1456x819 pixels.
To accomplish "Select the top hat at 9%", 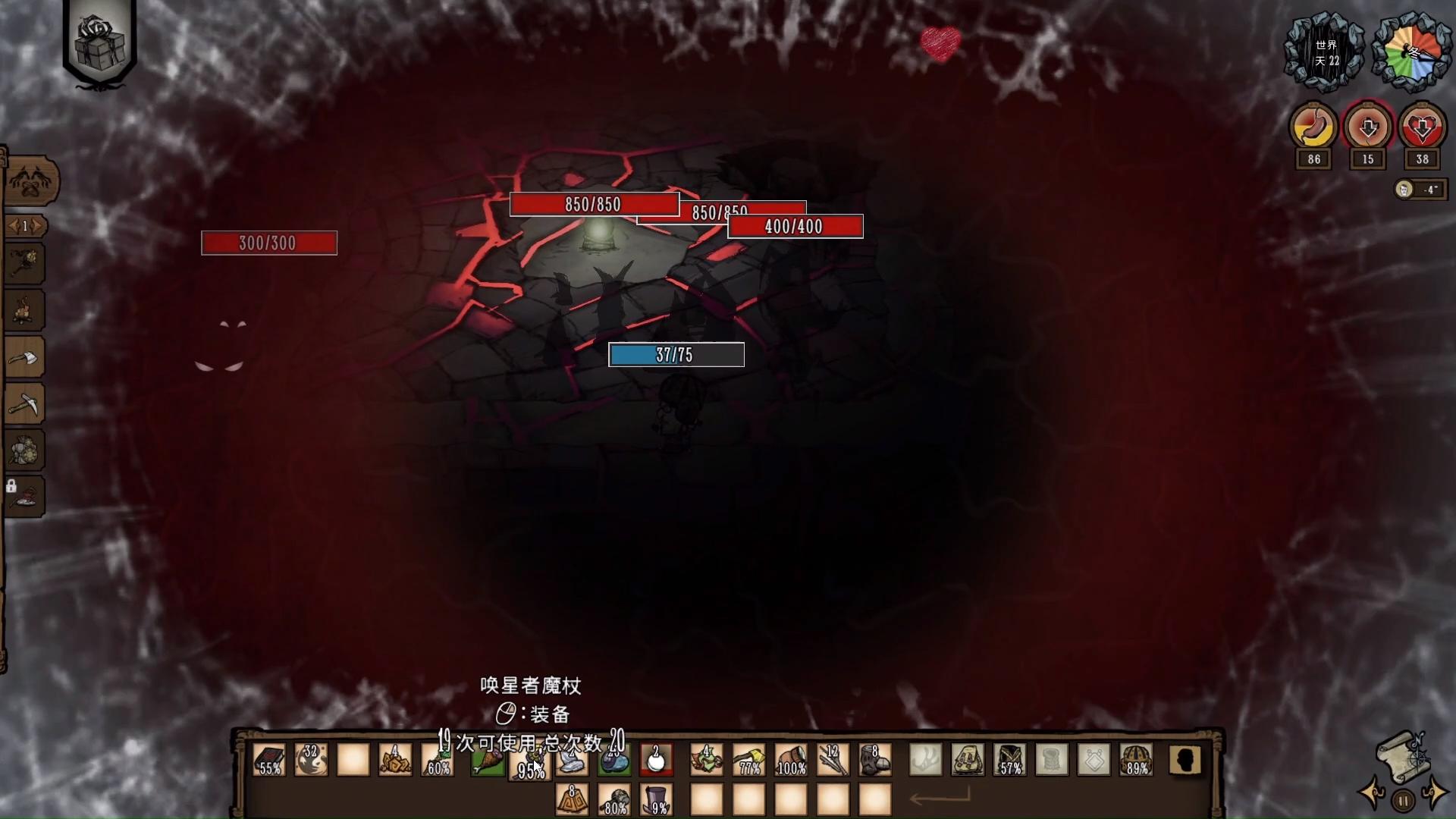I will 657,800.
